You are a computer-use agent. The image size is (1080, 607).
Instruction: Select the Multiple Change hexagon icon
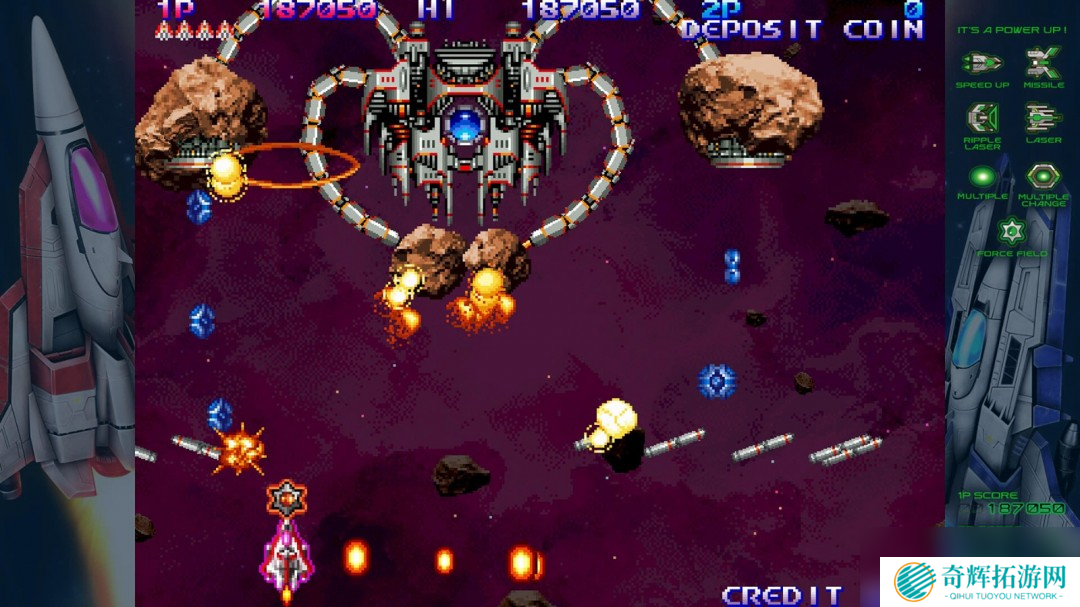tap(1043, 177)
